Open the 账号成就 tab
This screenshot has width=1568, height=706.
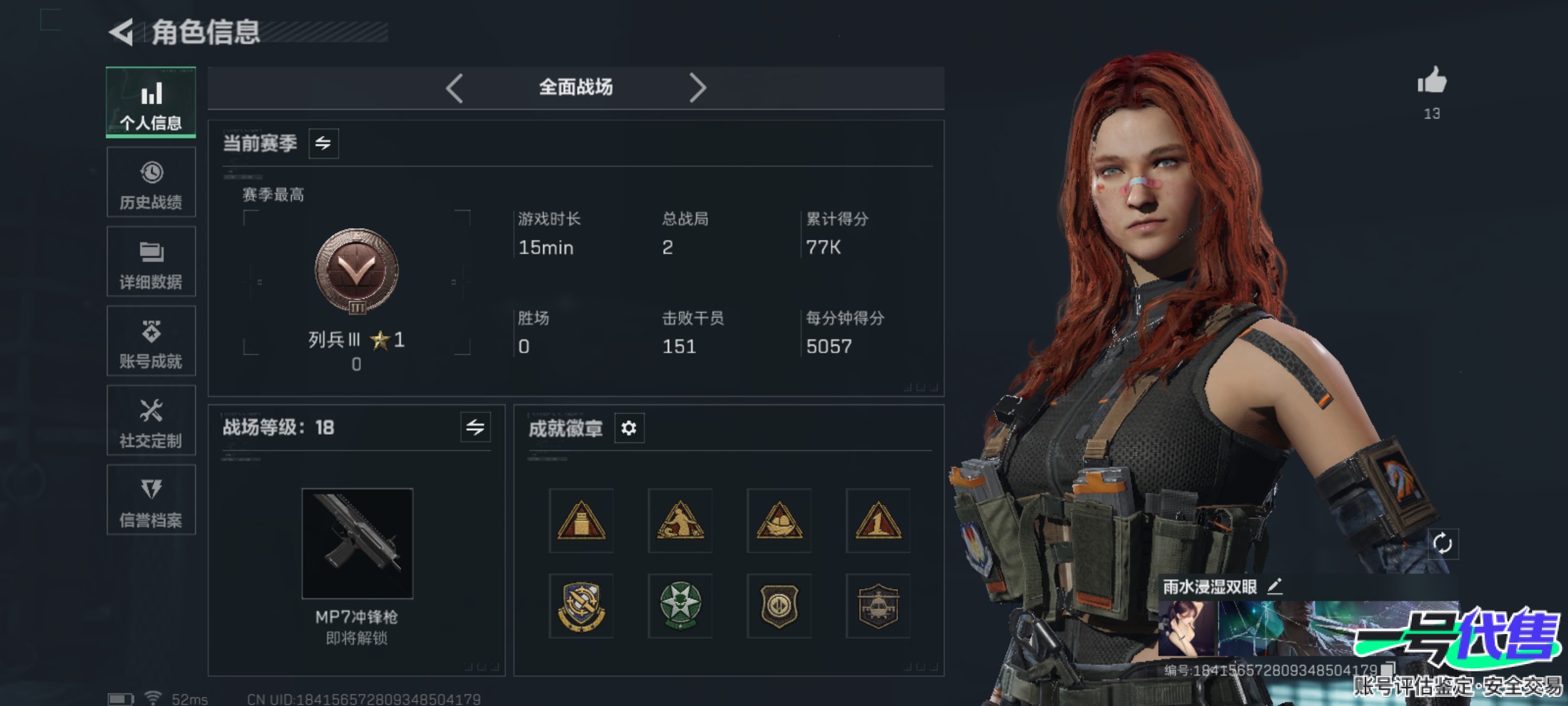tap(151, 341)
